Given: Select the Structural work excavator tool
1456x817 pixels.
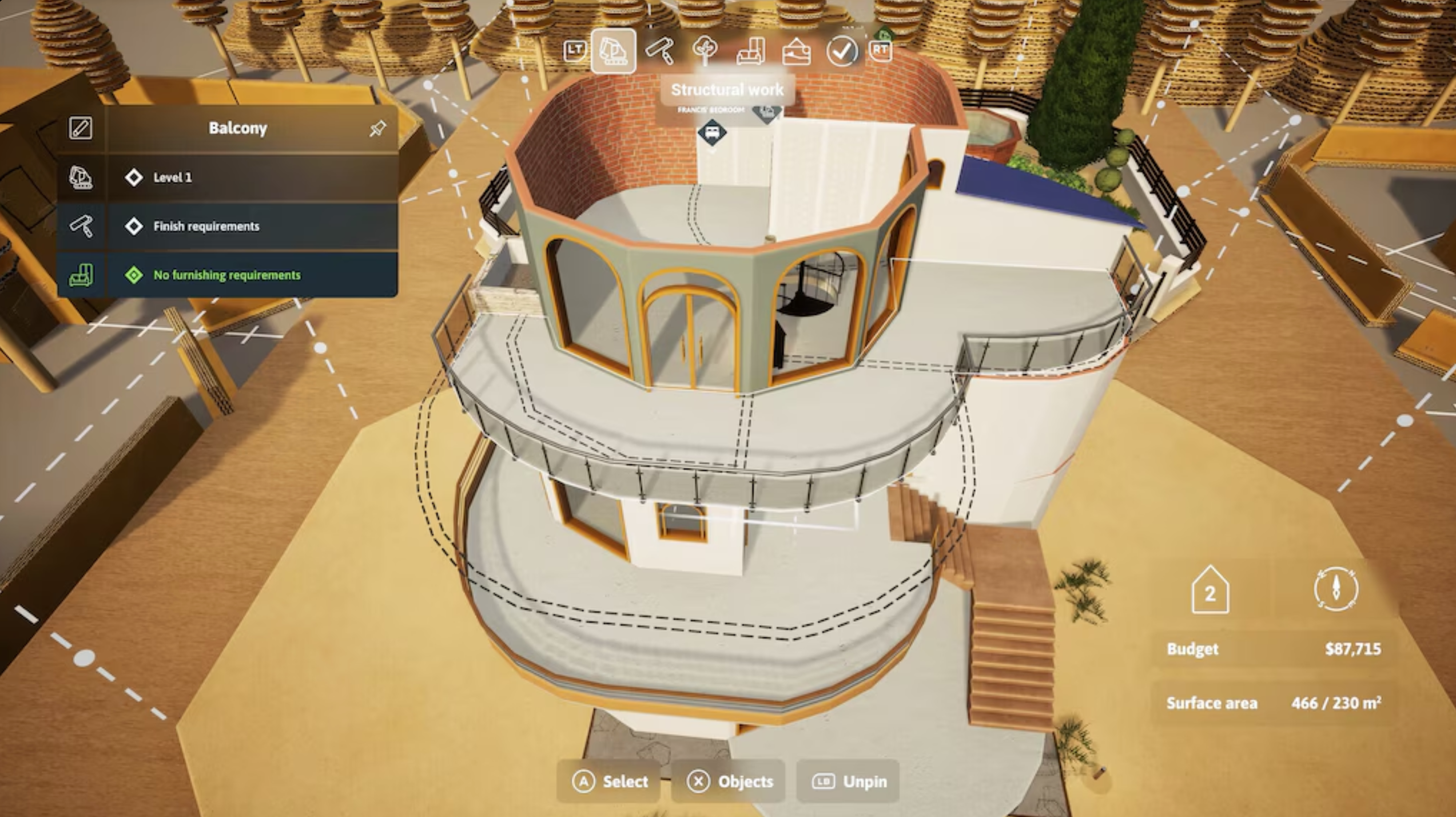Looking at the screenshot, I should (x=613, y=51).
